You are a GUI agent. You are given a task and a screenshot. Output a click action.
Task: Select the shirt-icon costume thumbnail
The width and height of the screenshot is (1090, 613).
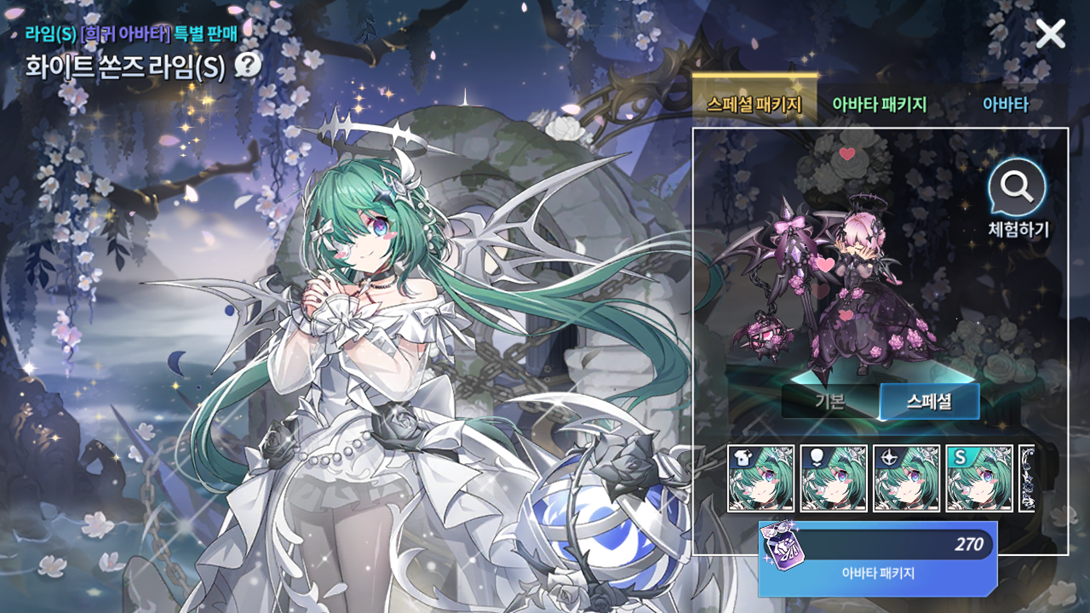point(761,478)
